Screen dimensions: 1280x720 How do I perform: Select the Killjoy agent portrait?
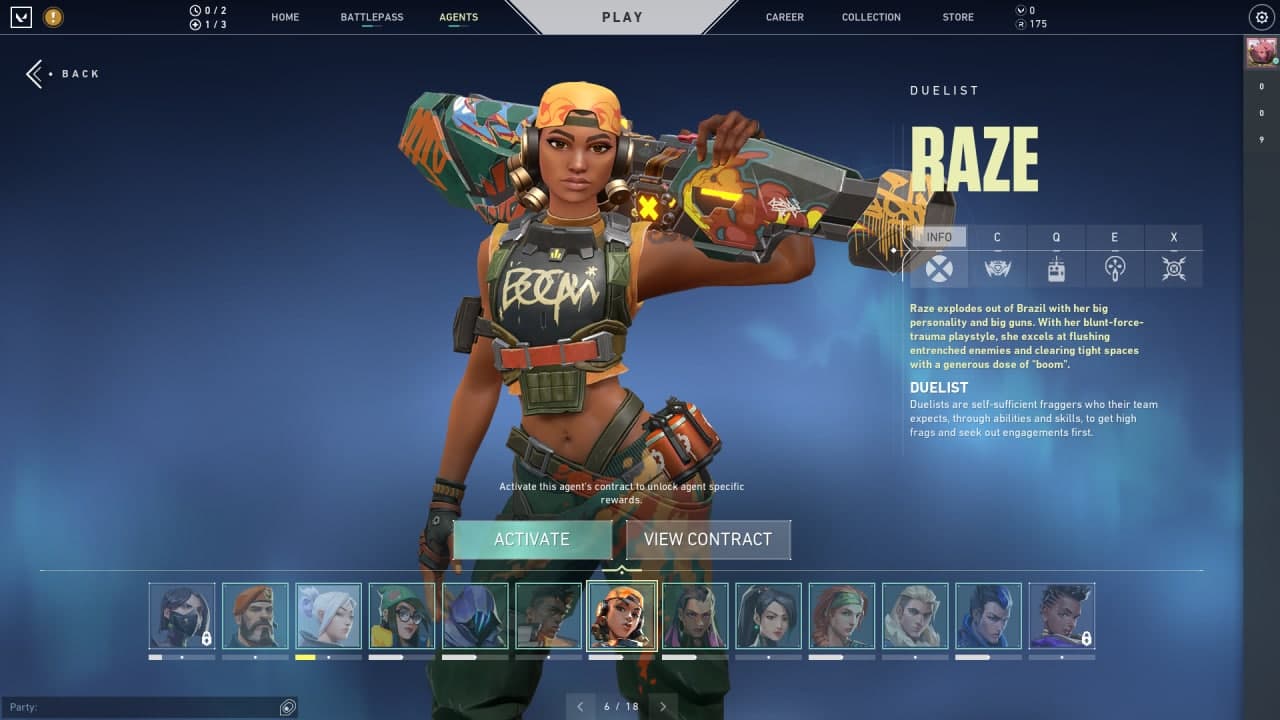click(x=401, y=616)
